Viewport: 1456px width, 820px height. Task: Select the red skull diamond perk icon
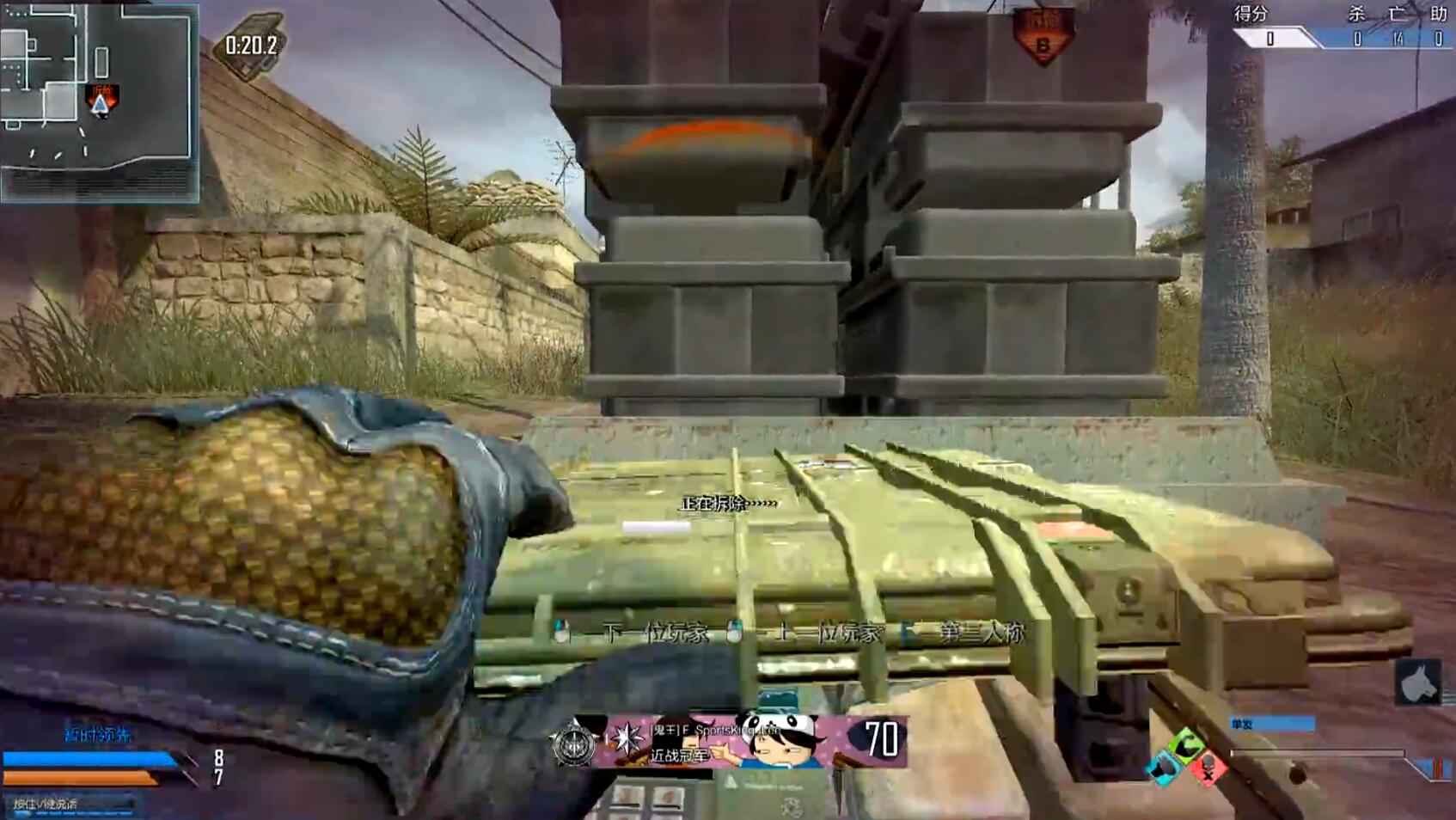pyautogui.click(x=1208, y=769)
